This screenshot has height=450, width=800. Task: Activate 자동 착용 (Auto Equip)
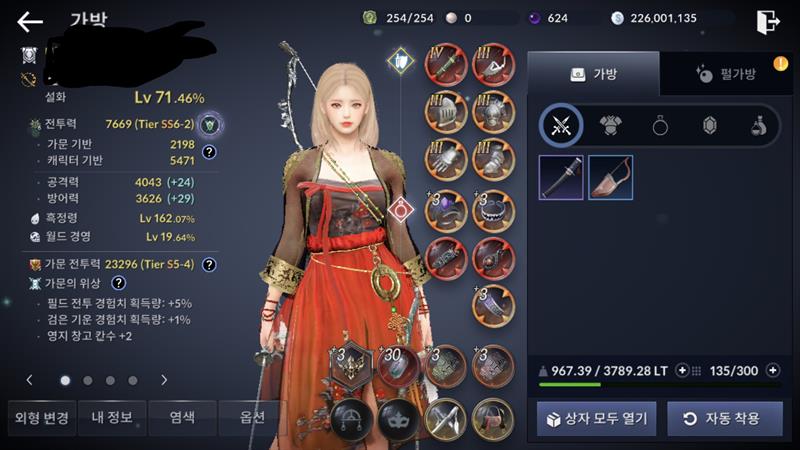pos(725,418)
